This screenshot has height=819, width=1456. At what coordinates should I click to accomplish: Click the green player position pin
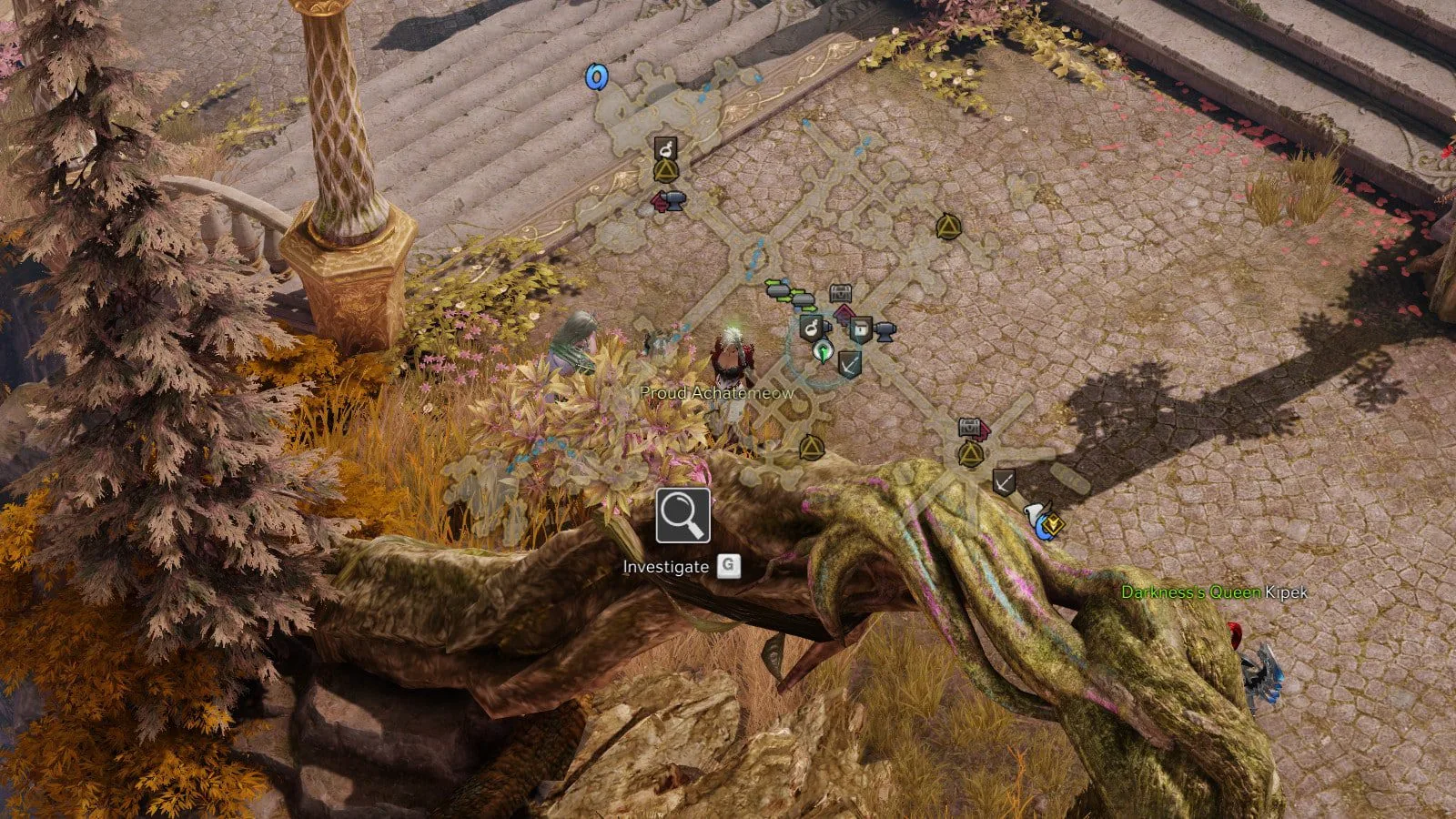(x=824, y=350)
